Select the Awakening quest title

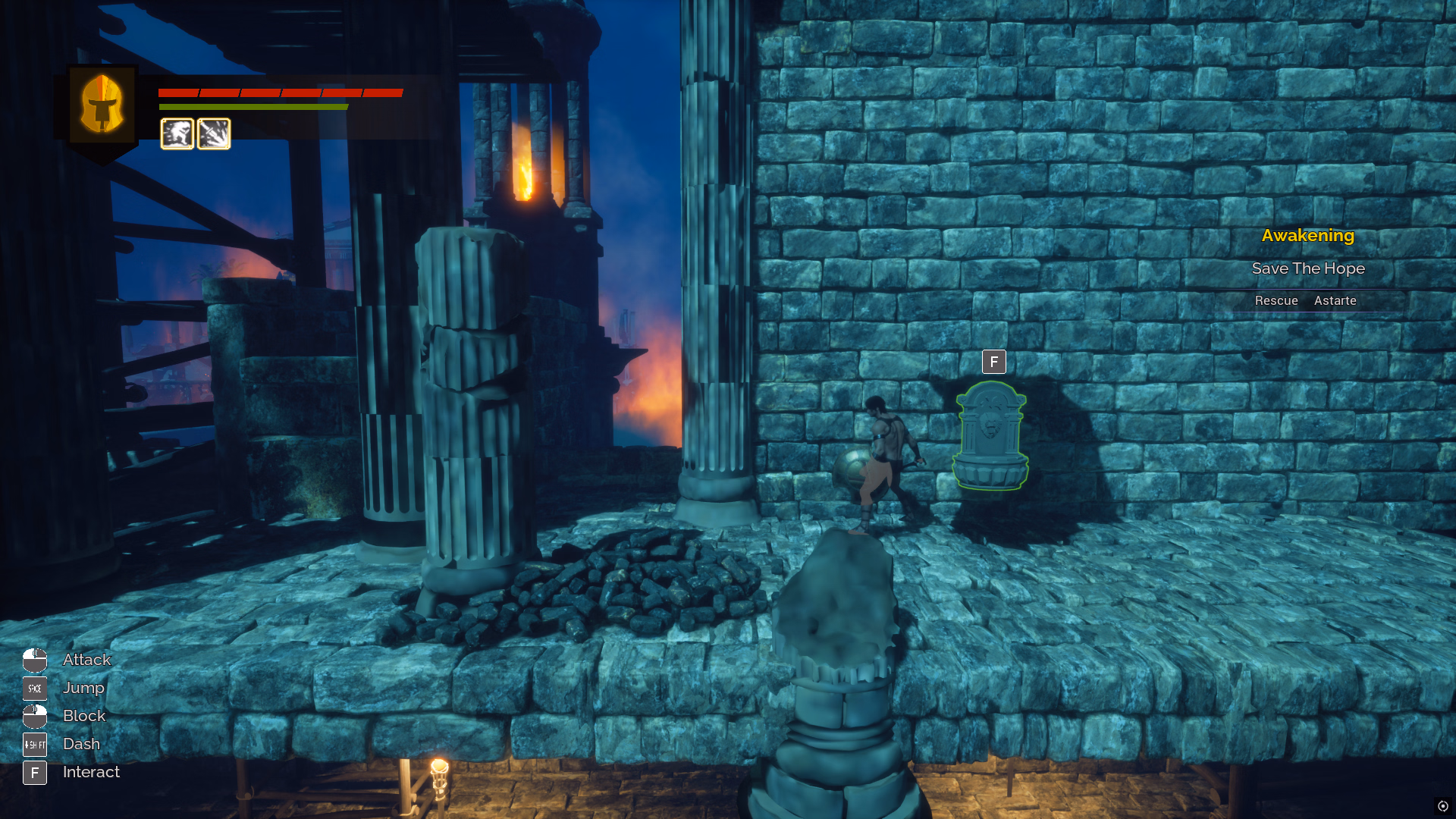(1307, 236)
